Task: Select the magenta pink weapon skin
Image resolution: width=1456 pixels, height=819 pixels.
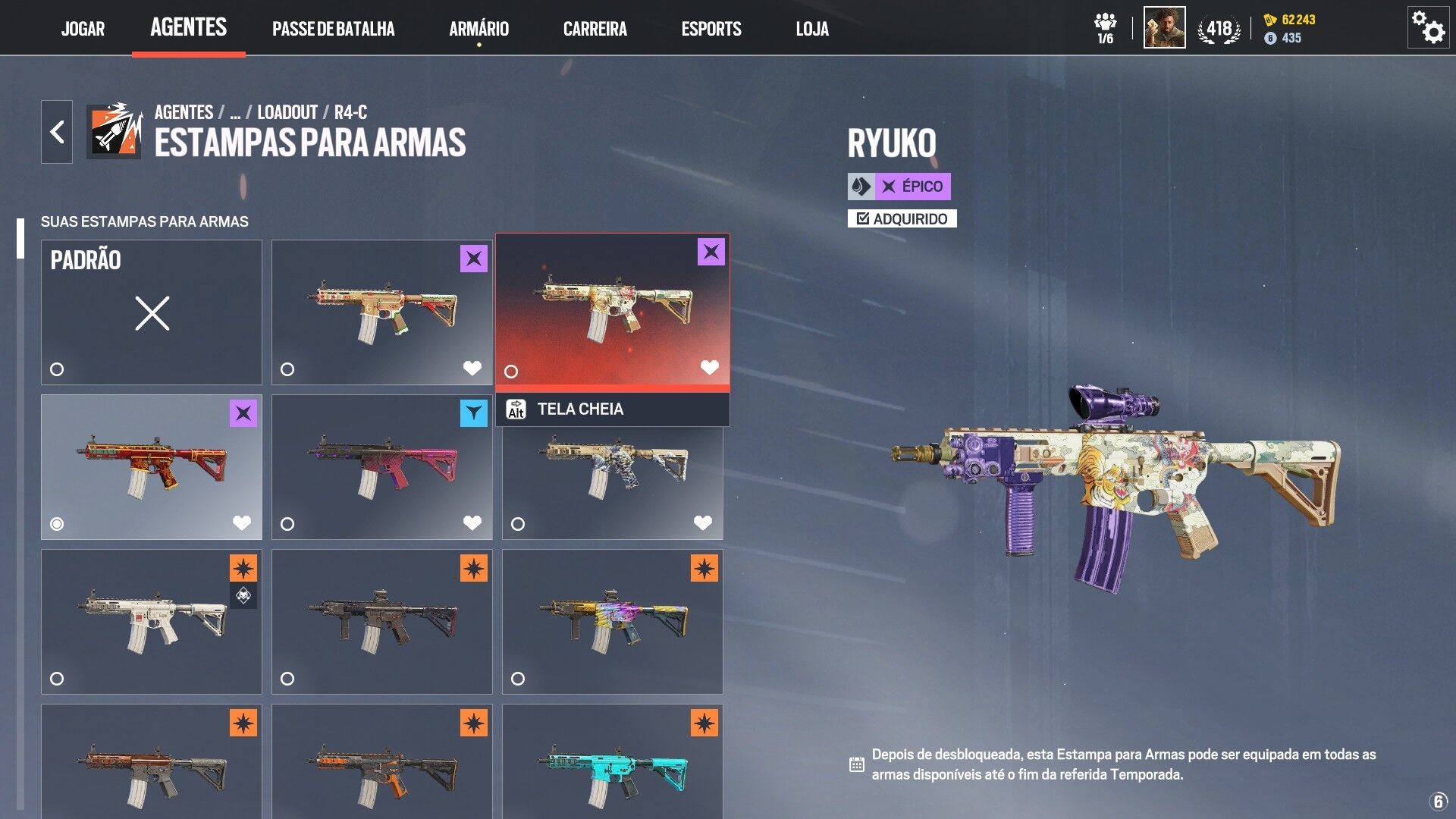Action: [382, 466]
